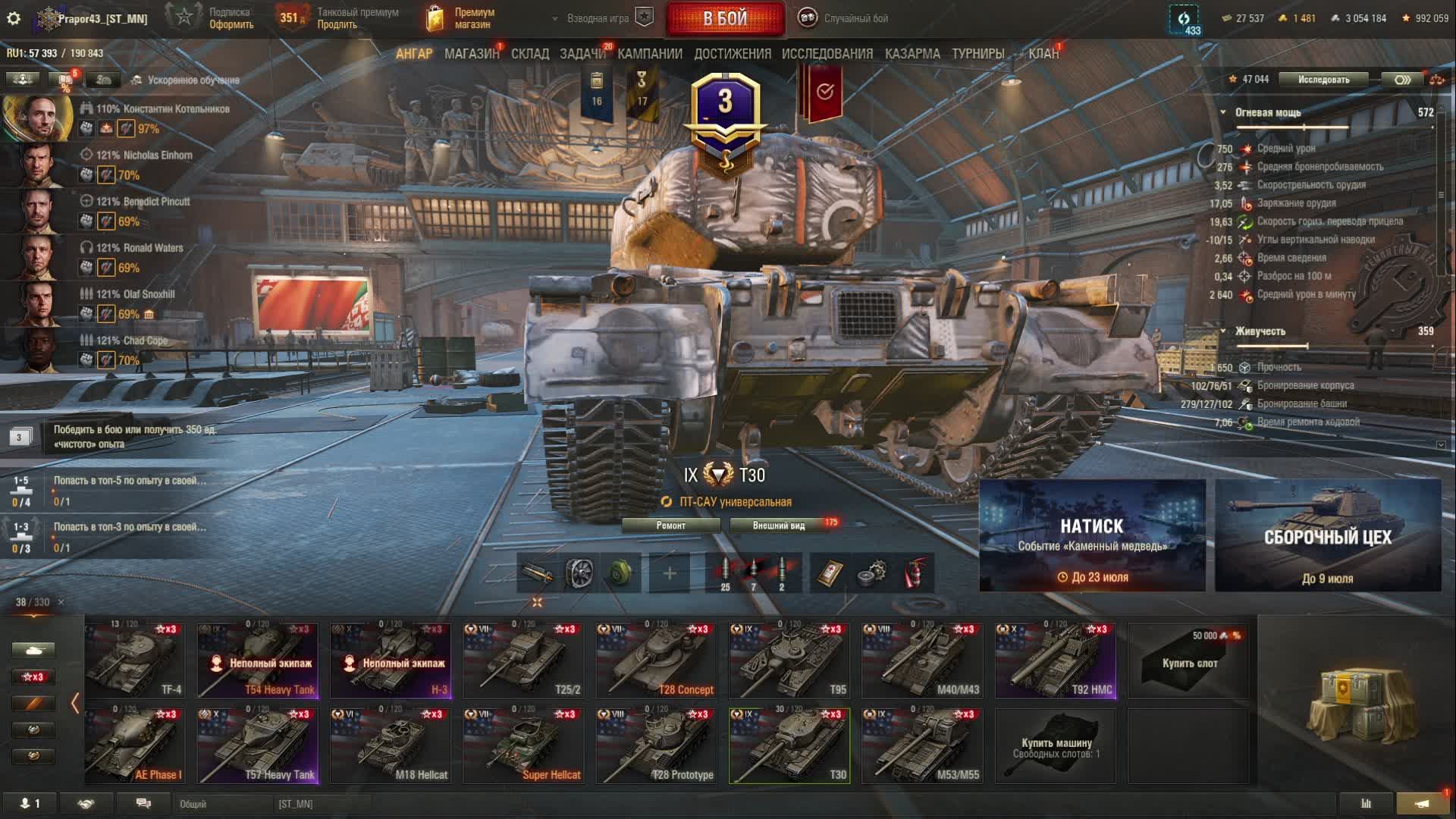Select the T92 HMC artillery tile
The height and width of the screenshot is (819, 1456).
1055,661
